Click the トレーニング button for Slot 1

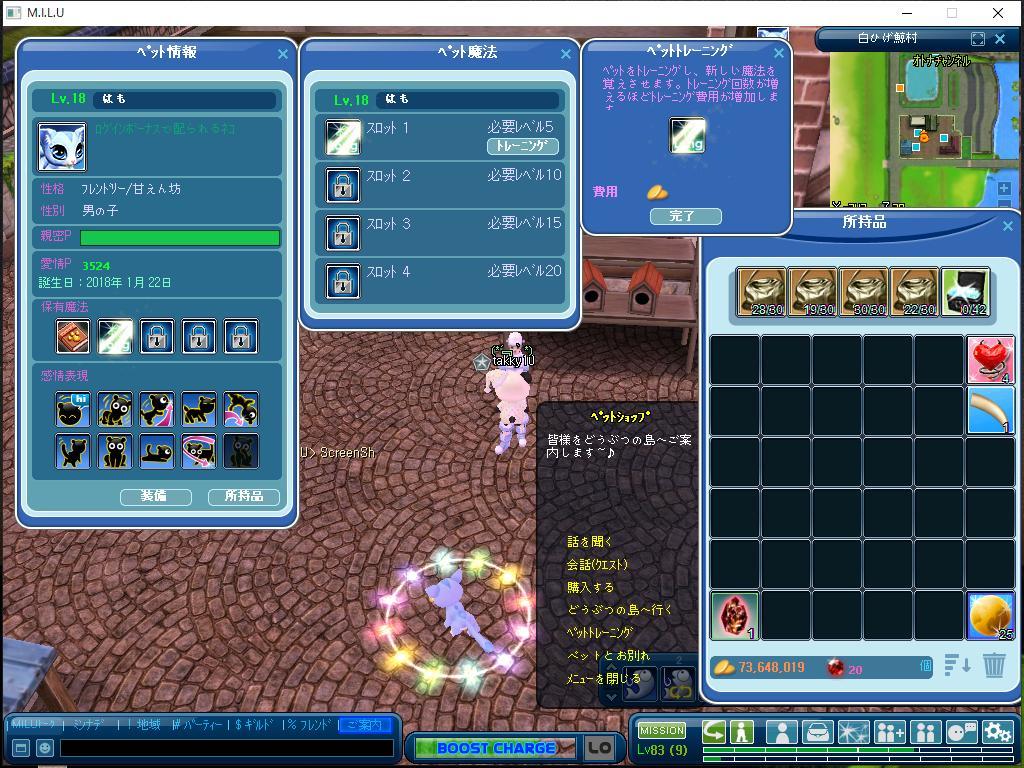pyautogui.click(x=522, y=146)
